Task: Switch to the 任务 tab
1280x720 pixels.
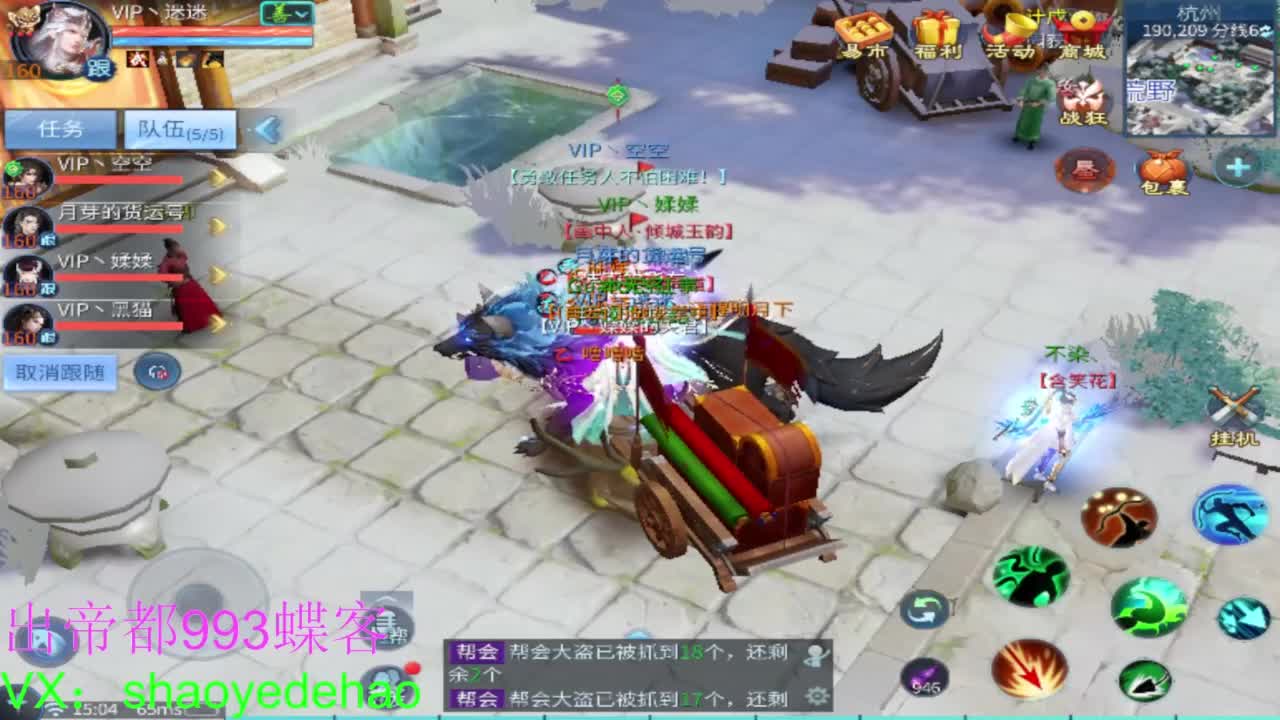Action: (x=59, y=126)
